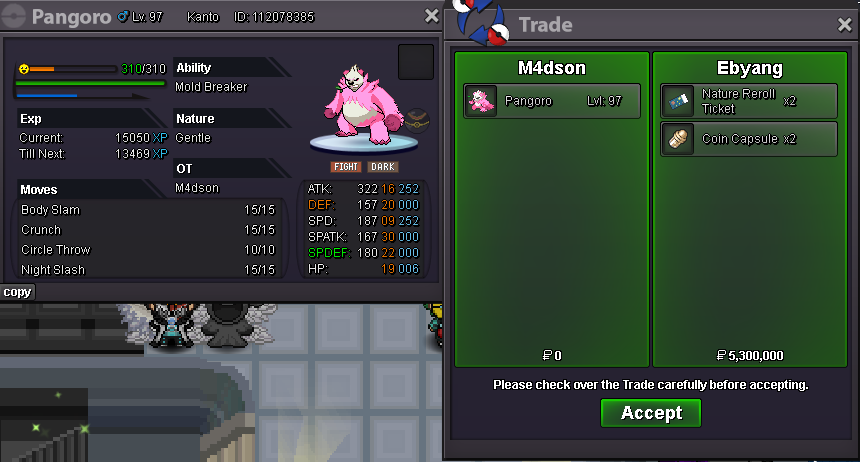This screenshot has width=860, height=462.
Task: Click the copy button below summary
Action: click(17, 292)
